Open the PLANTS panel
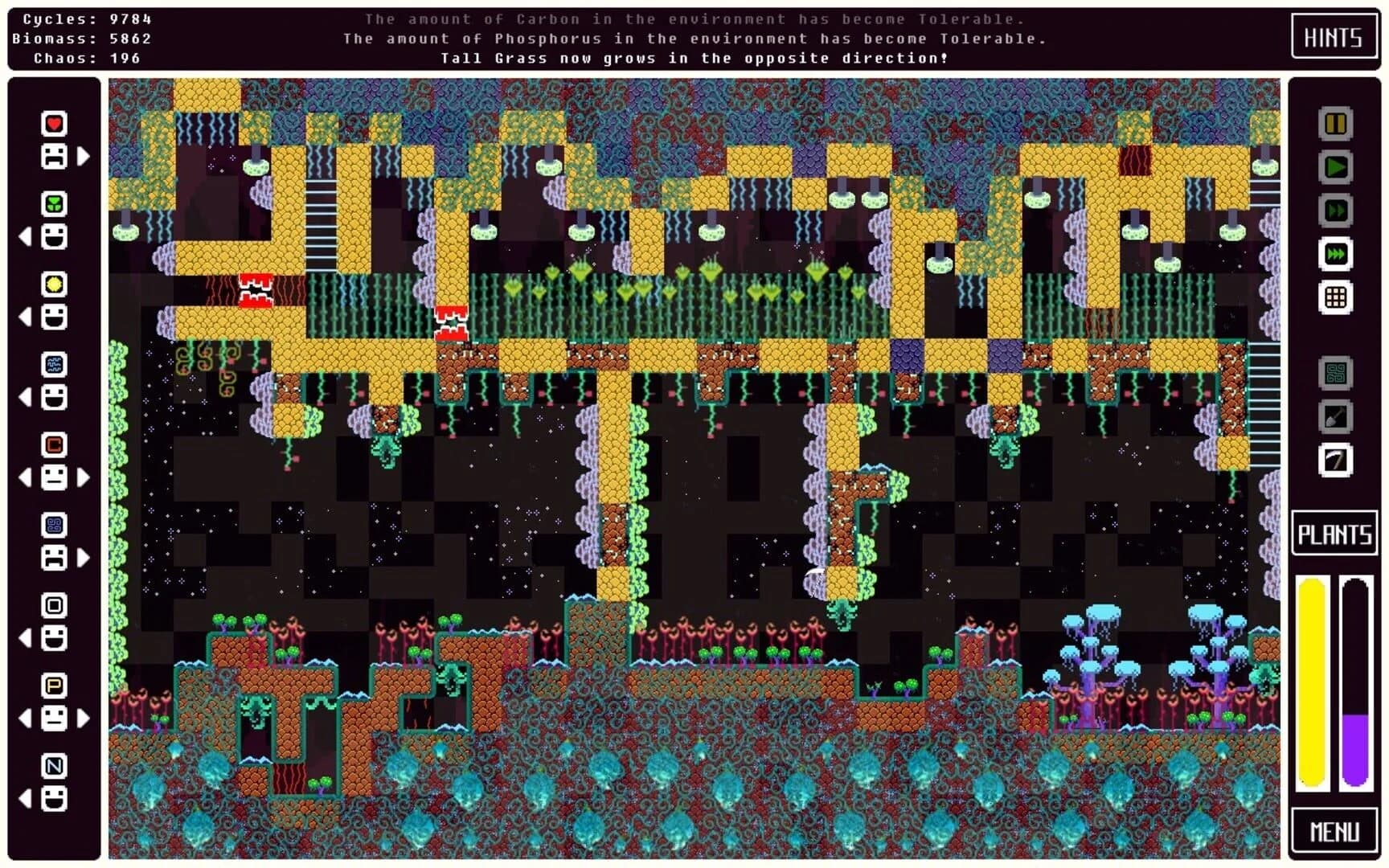Image resolution: width=1389 pixels, height=868 pixels. coord(1334,534)
